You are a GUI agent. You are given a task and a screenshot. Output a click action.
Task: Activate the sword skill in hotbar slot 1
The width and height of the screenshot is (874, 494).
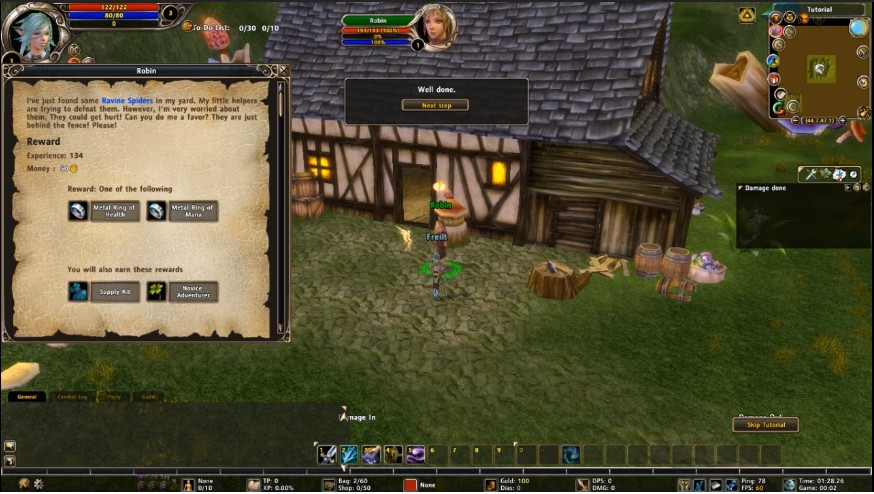(327, 454)
